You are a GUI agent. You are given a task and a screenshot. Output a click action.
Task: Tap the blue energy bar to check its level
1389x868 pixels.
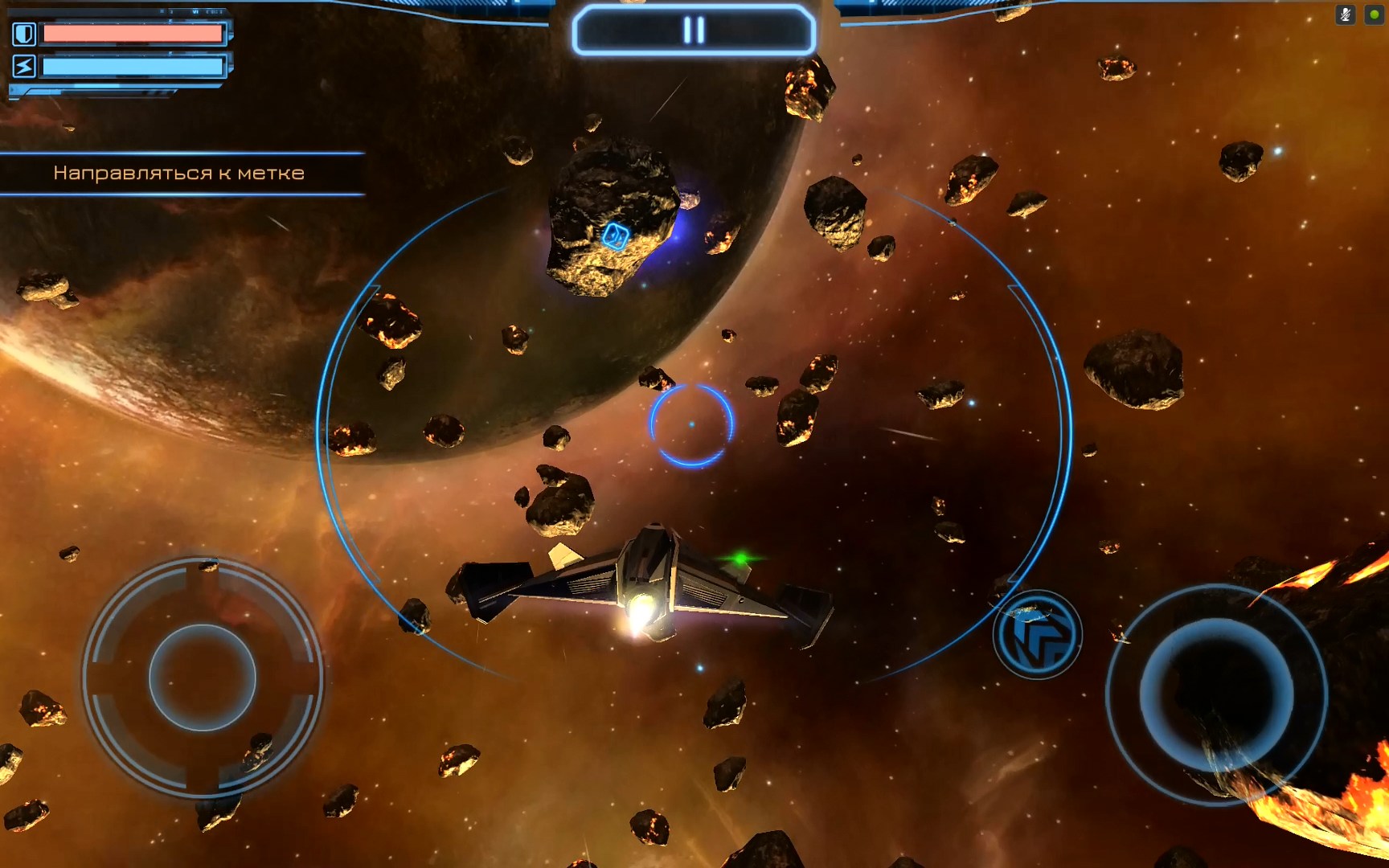133,67
